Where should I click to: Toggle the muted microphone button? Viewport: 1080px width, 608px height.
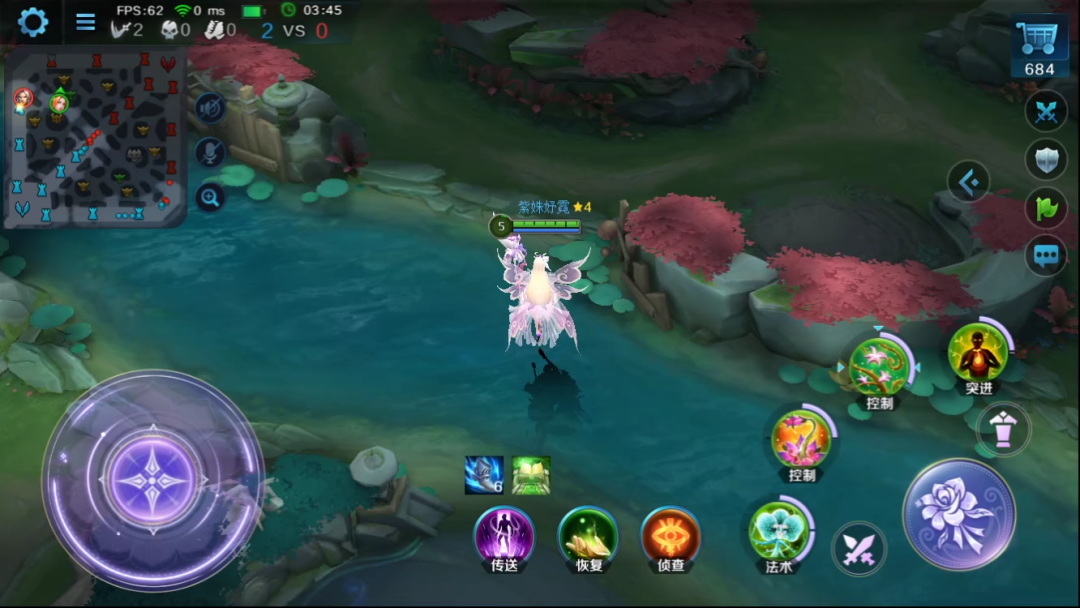tap(210, 152)
